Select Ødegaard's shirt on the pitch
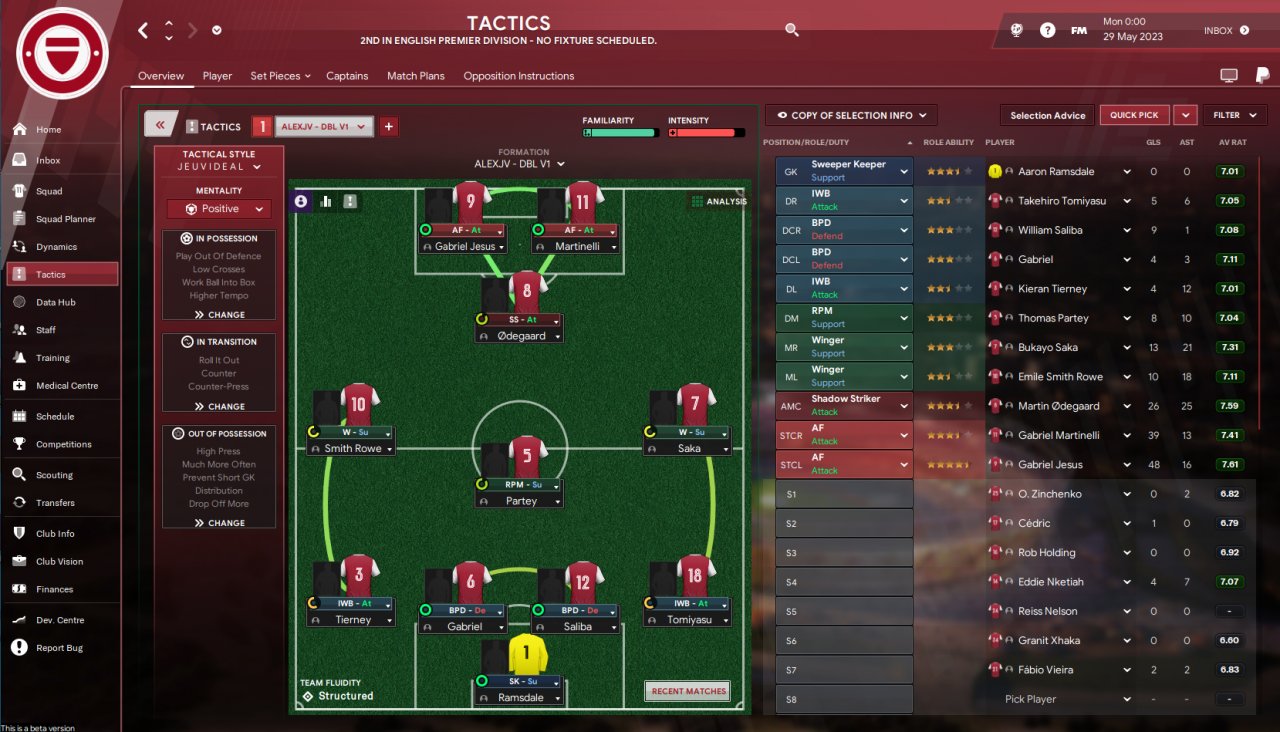 point(527,292)
